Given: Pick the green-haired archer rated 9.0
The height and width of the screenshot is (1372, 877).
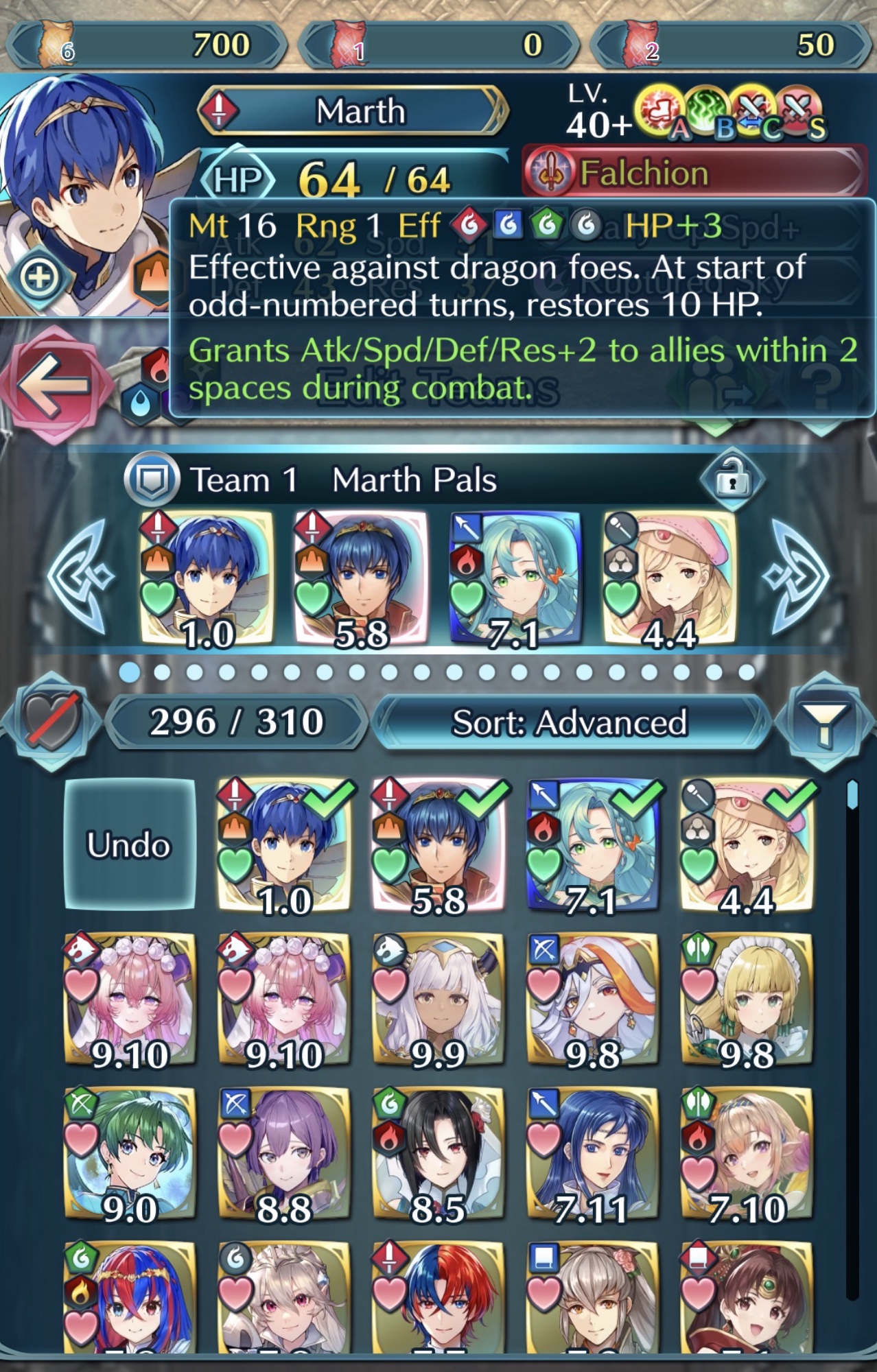Looking at the screenshot, I should tap(130, 1154).
